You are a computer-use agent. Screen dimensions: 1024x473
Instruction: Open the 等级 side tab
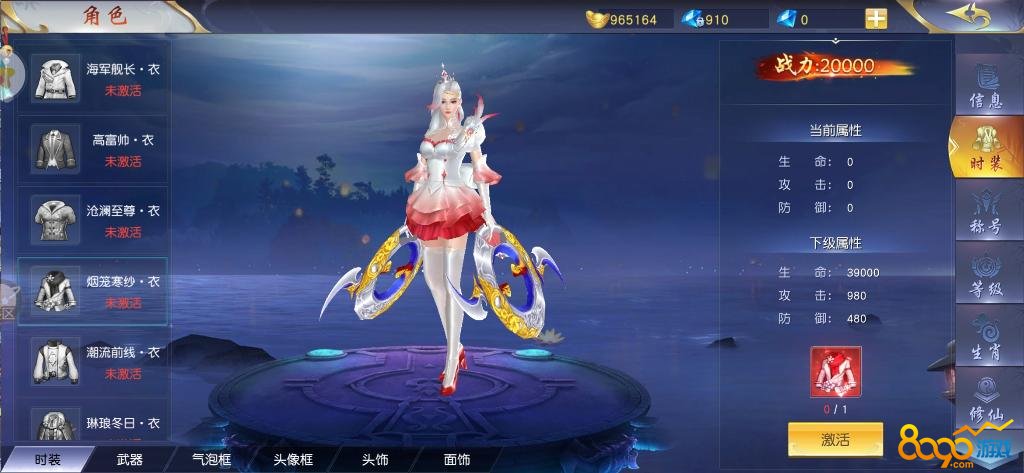pyautogui.click(x=985, y=276)
